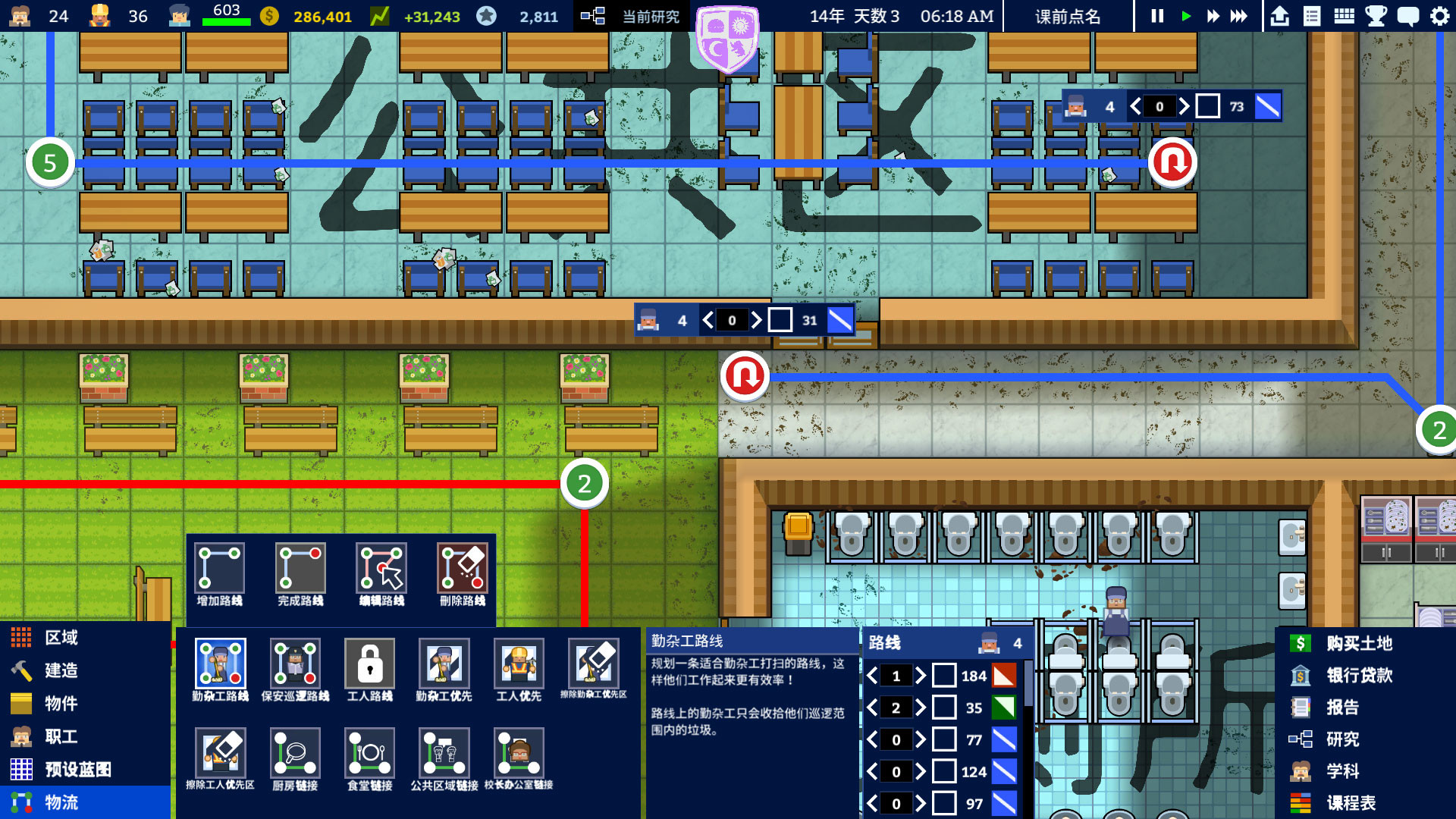
Task: Toggle the checkbox on the route showing 35
Action: (946, 708)
